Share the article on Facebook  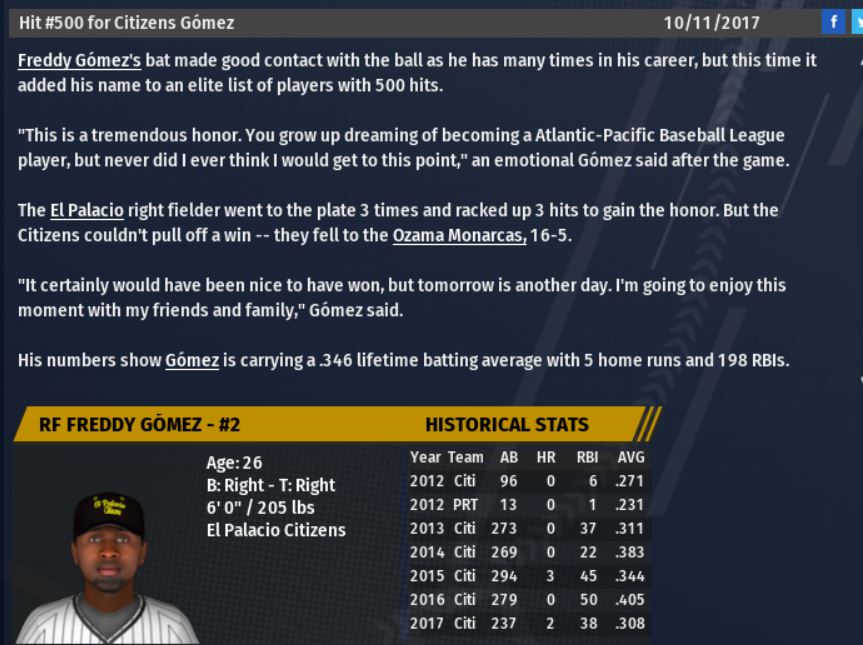tap(832, 22)
